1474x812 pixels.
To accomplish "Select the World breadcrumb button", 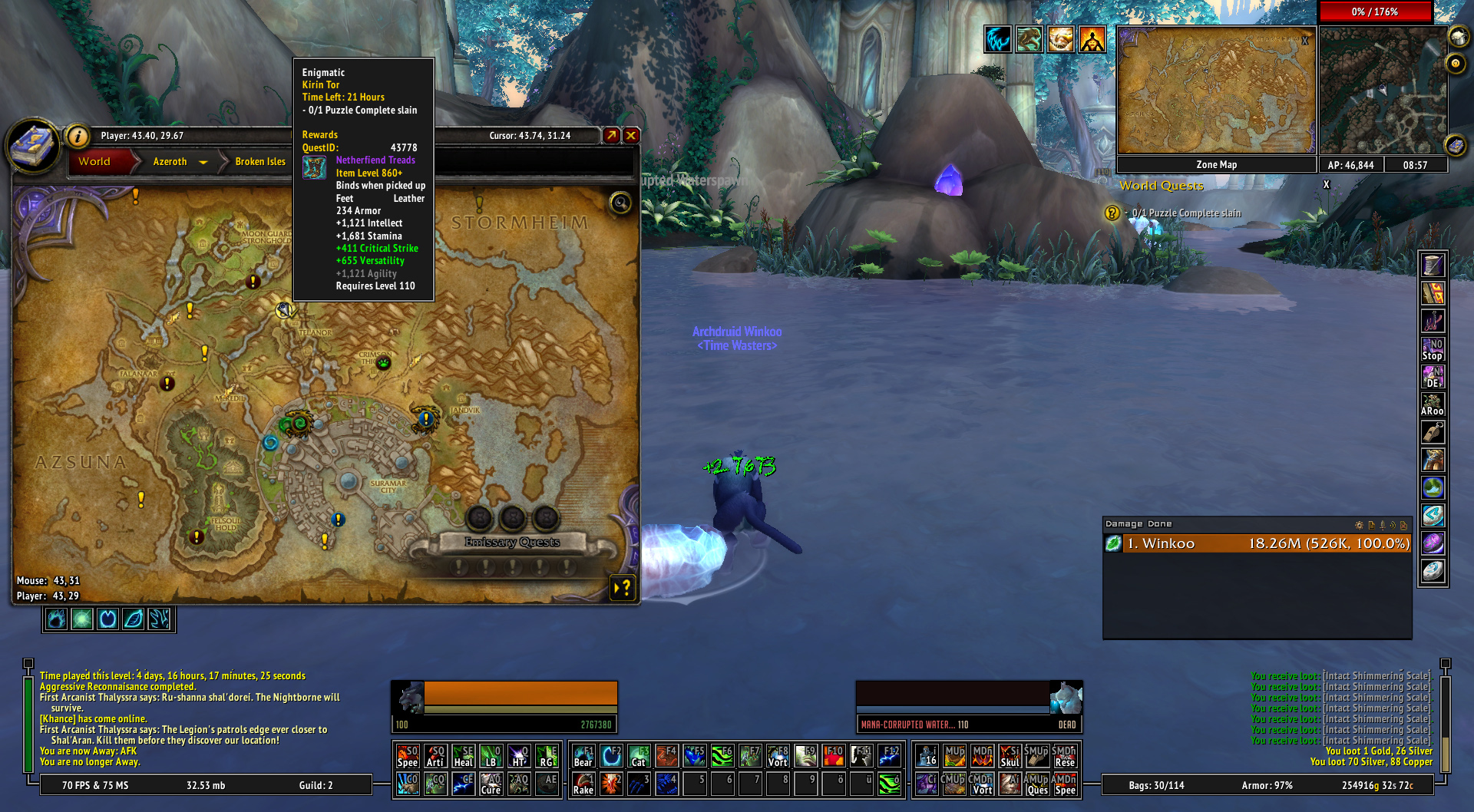I will [95, 162].
